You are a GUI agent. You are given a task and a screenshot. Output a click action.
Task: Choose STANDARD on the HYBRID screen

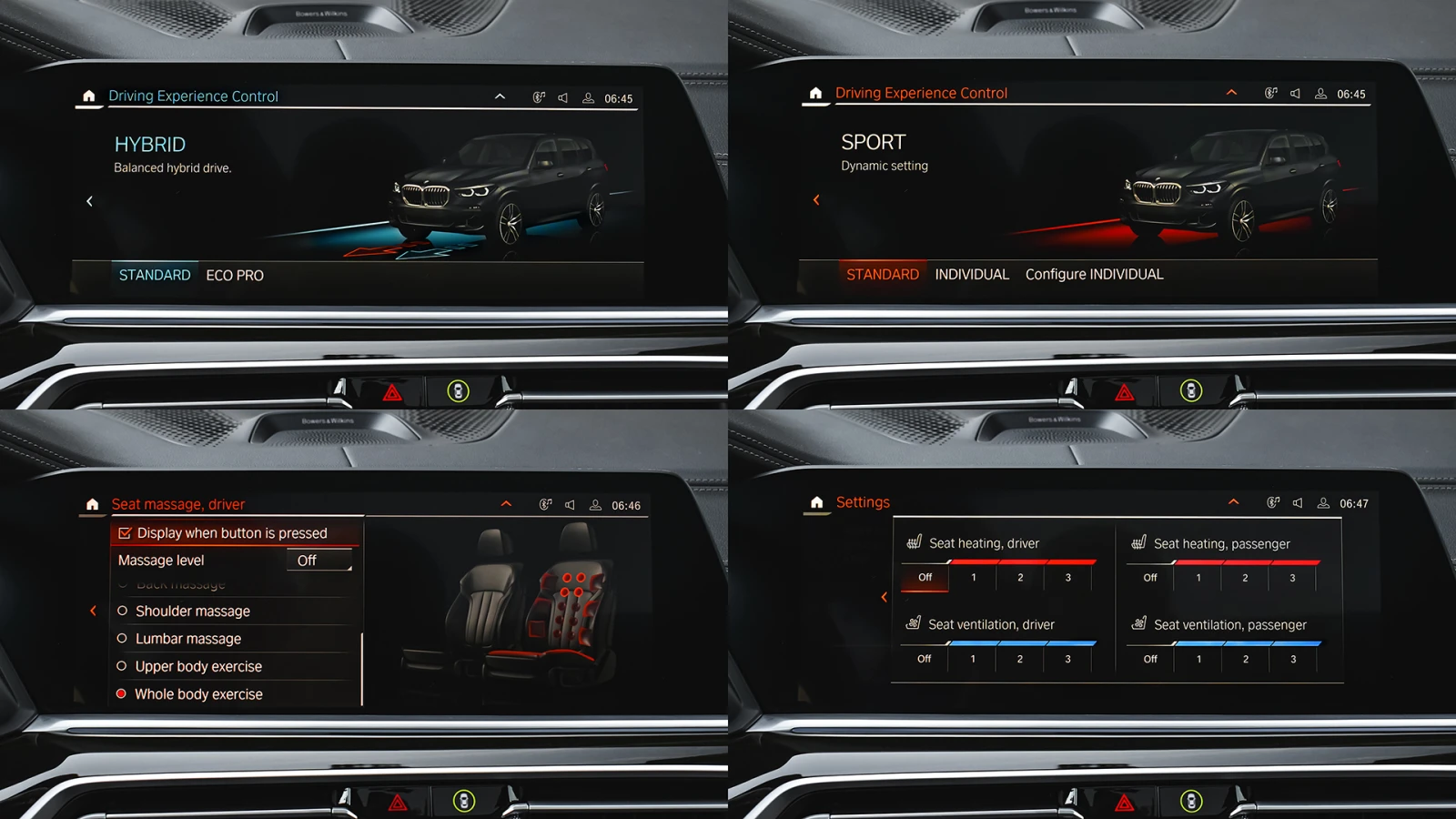pos(155,275)
